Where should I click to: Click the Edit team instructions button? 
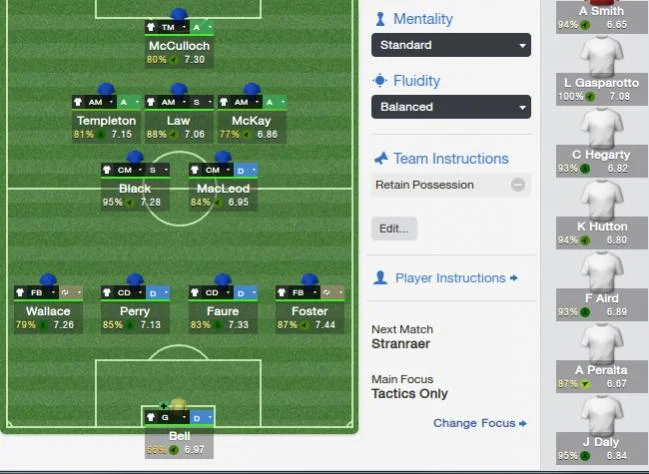394,228
